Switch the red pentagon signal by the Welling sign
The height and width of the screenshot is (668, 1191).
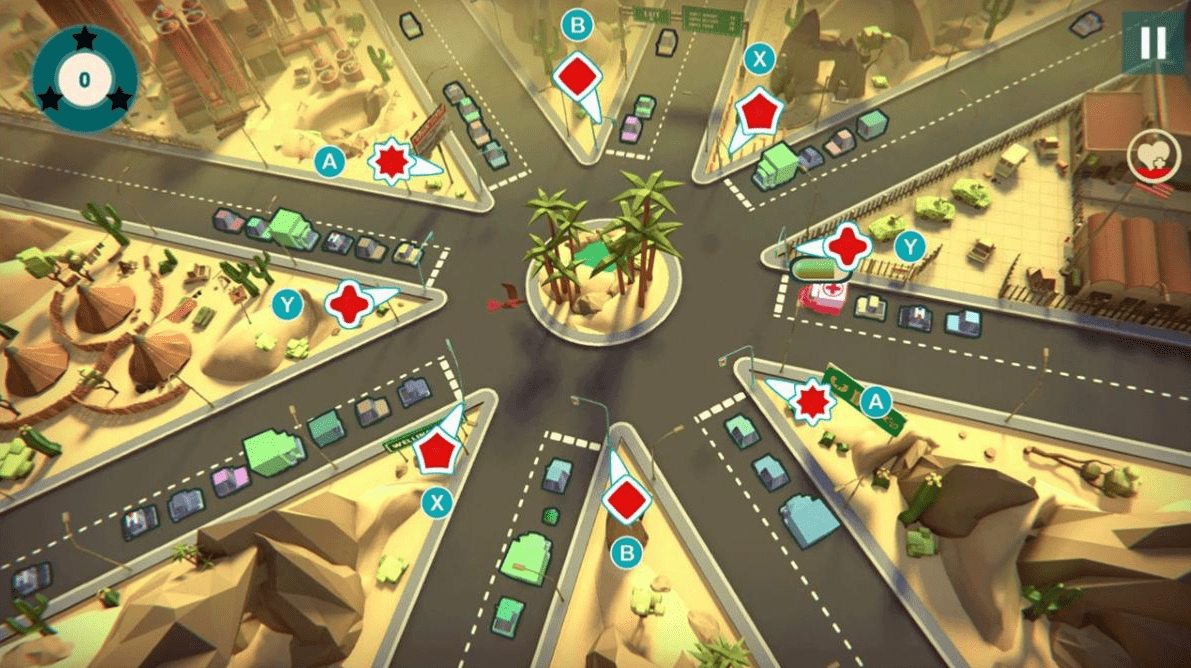coord(437,453)
